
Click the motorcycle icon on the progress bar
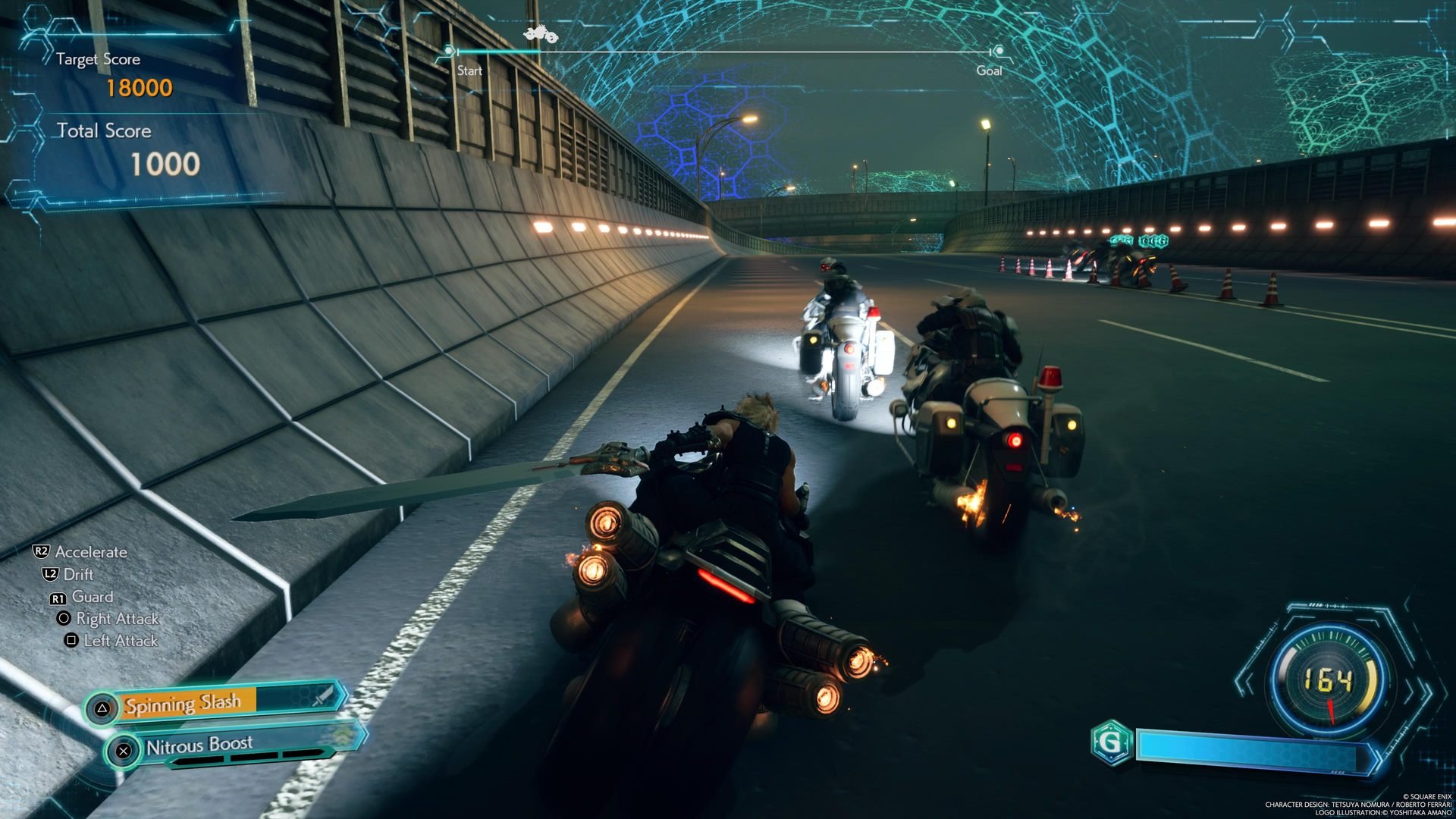click(x=540, y=33)
